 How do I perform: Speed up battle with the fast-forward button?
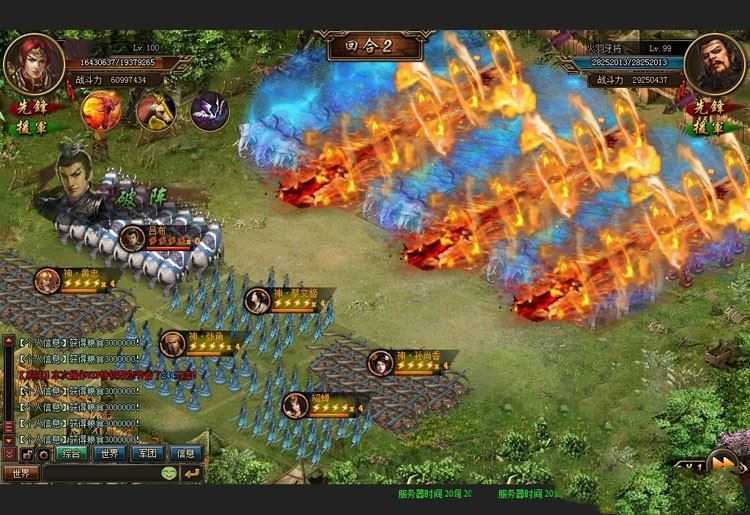(722, 461)
